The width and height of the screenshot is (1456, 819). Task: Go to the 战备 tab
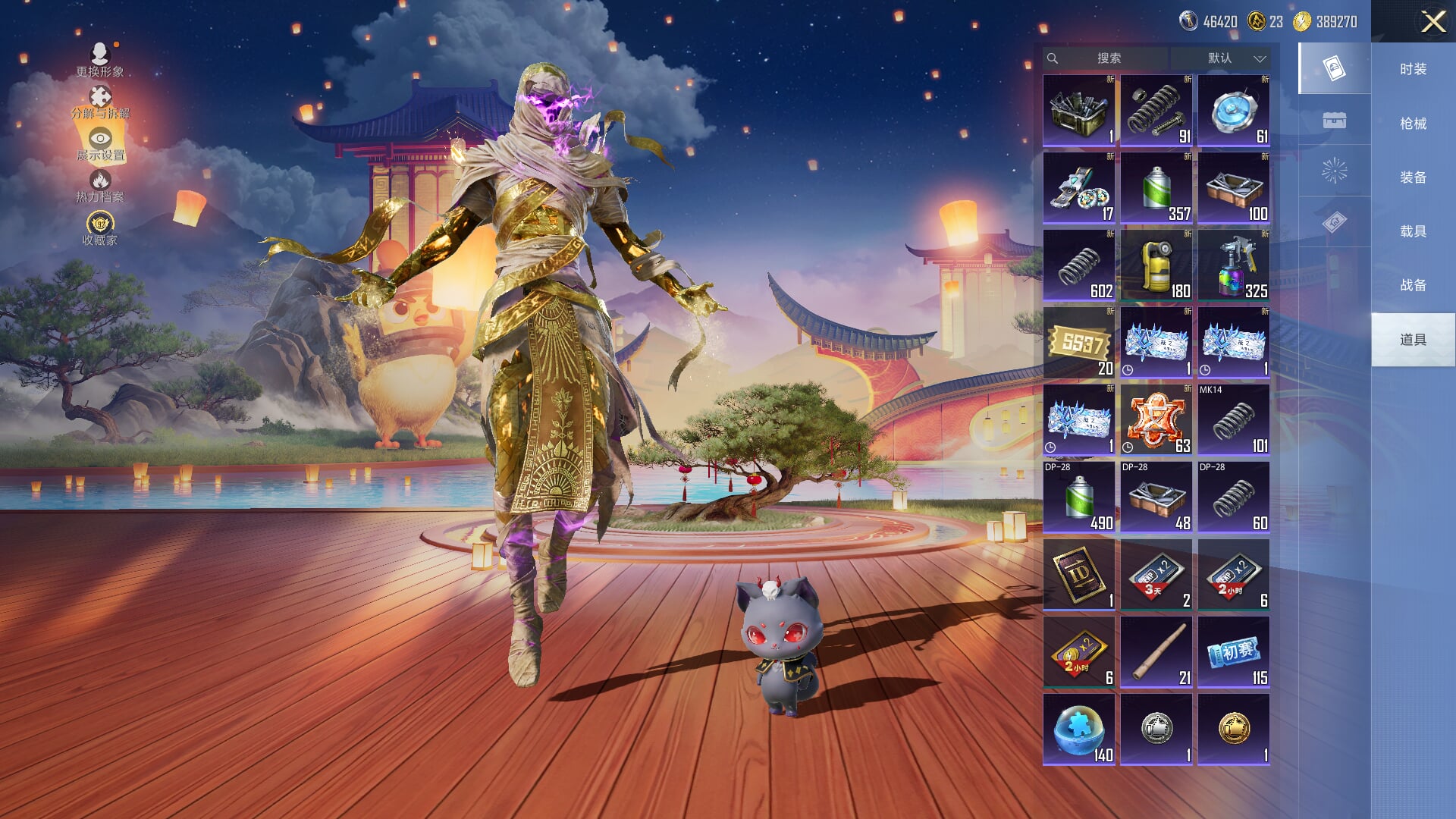pyautogui.click(x=1413, y=284)
